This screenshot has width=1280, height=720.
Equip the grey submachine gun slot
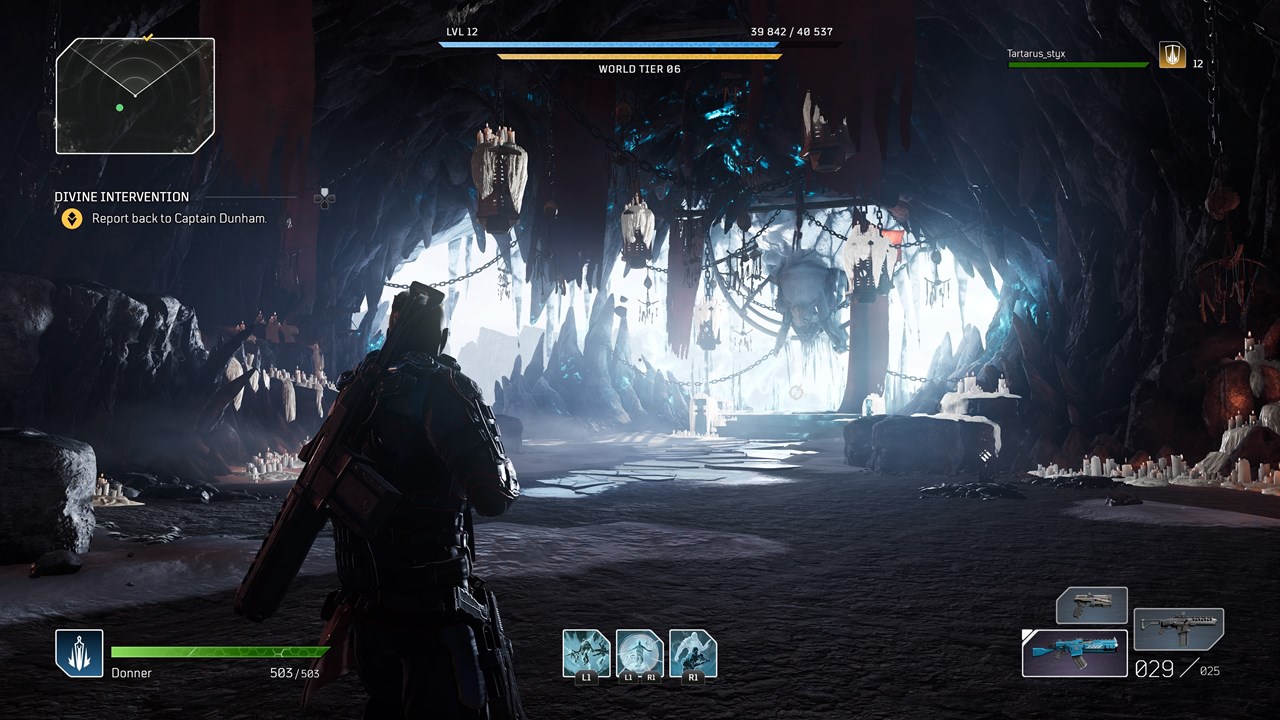tap(1179, 629)
